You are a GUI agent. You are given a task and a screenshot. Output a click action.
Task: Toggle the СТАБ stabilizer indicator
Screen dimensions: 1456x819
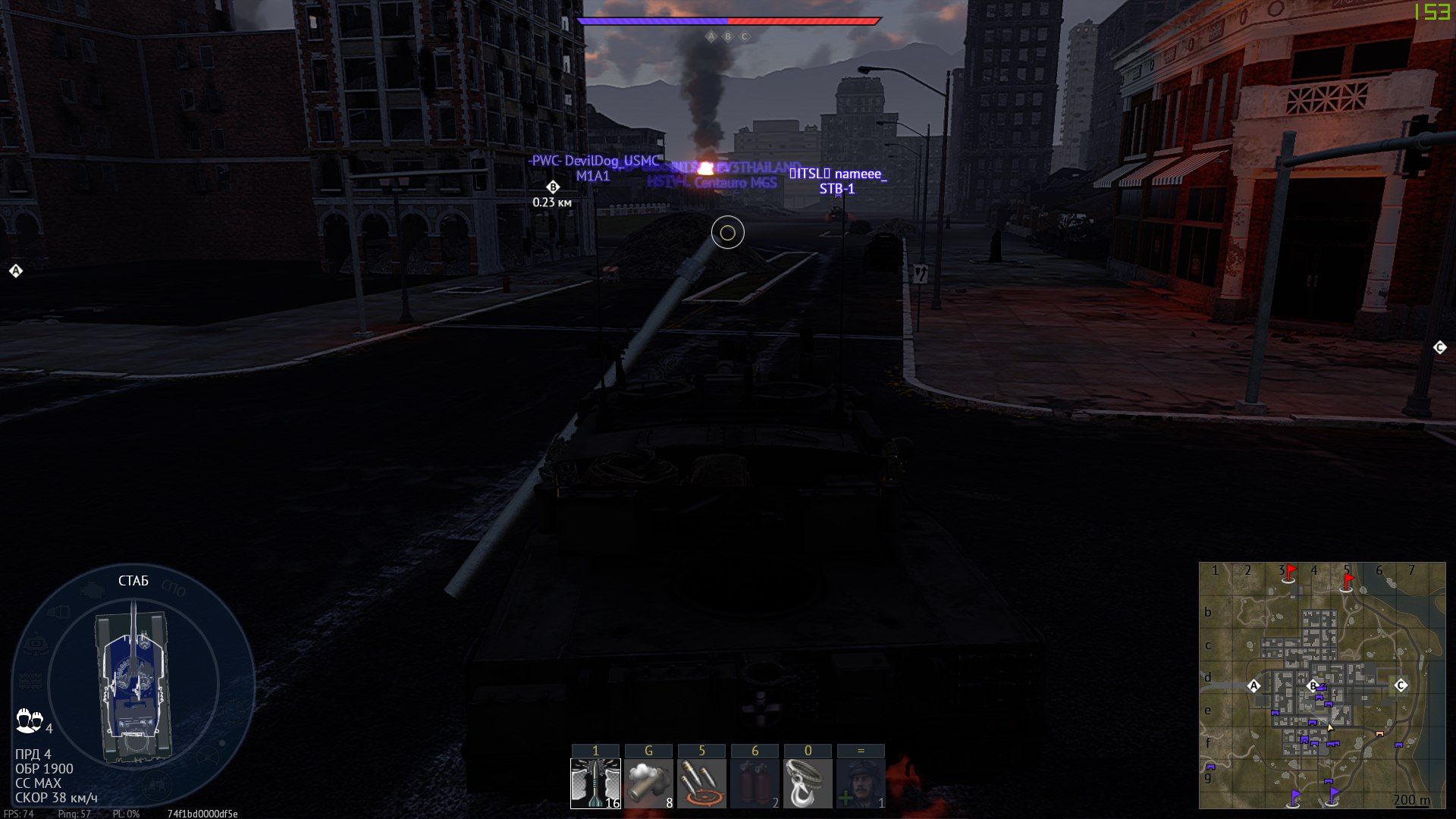coord(133,581)
